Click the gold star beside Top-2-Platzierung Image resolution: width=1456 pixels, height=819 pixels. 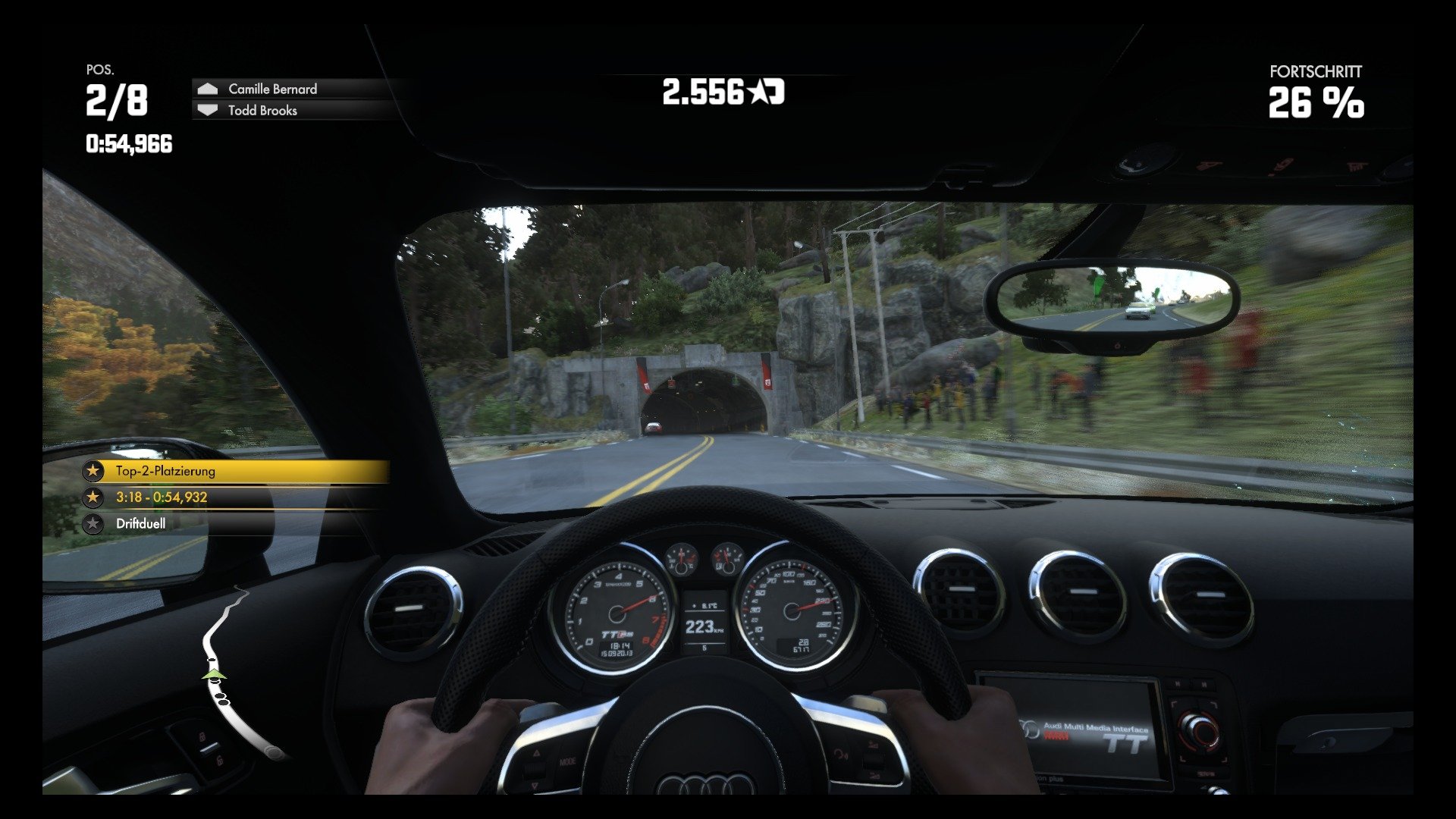93,471
